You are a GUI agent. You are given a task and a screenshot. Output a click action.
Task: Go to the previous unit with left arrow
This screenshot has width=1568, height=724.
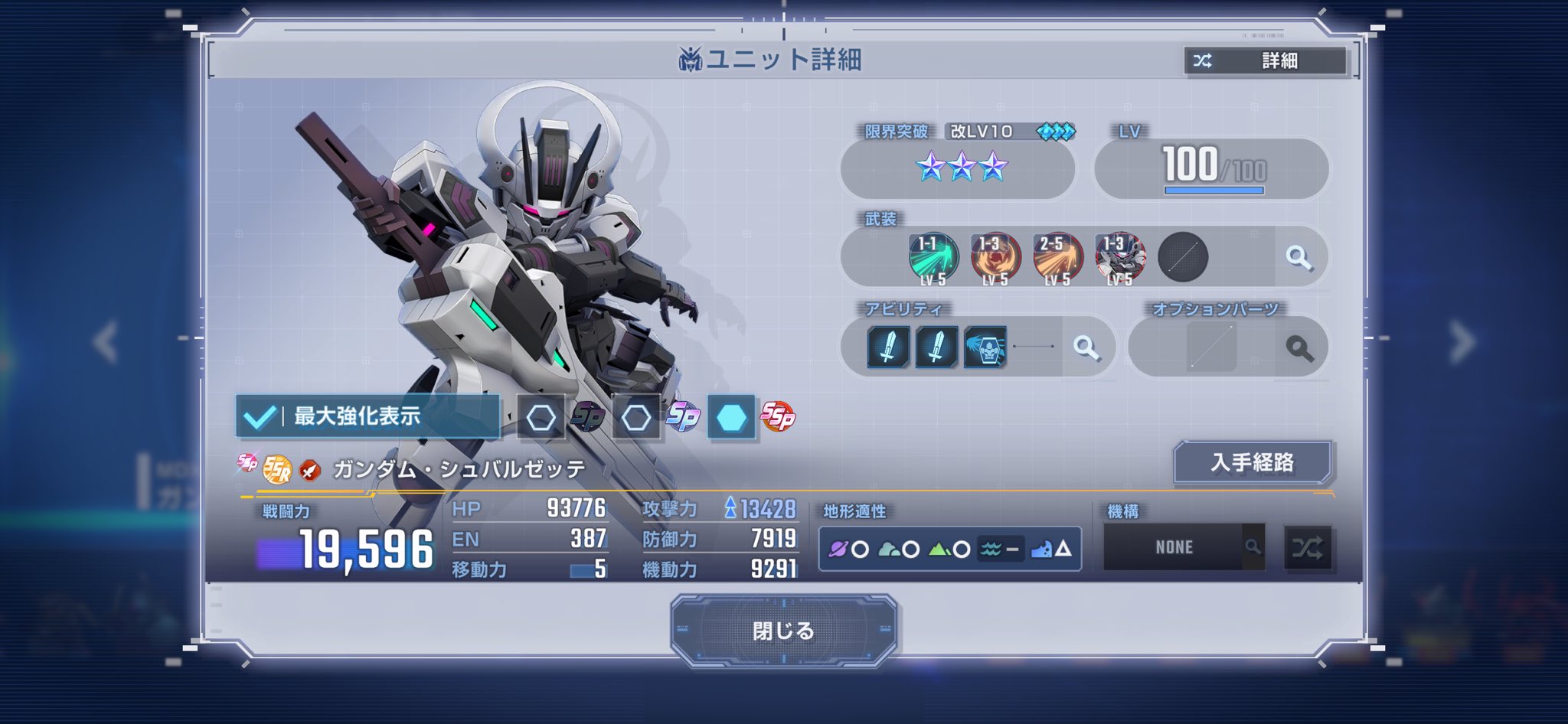[x=106, y=341]
